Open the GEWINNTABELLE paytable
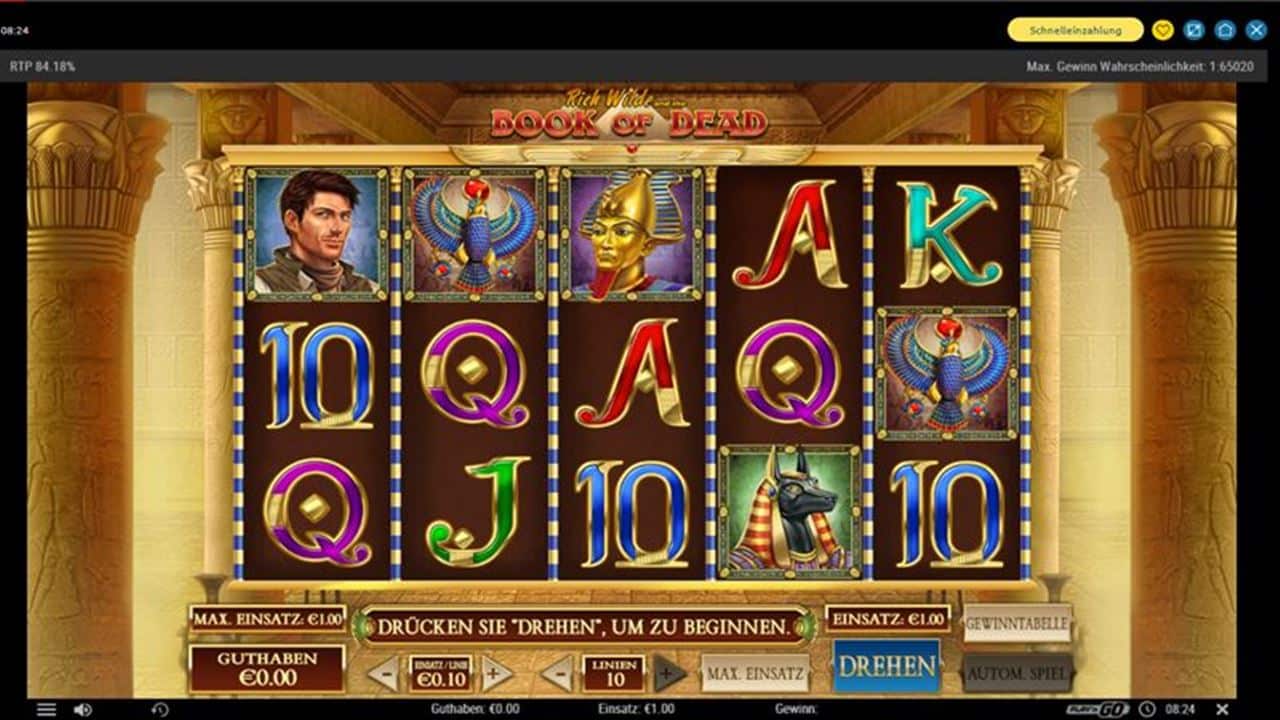 point(1017,622)
